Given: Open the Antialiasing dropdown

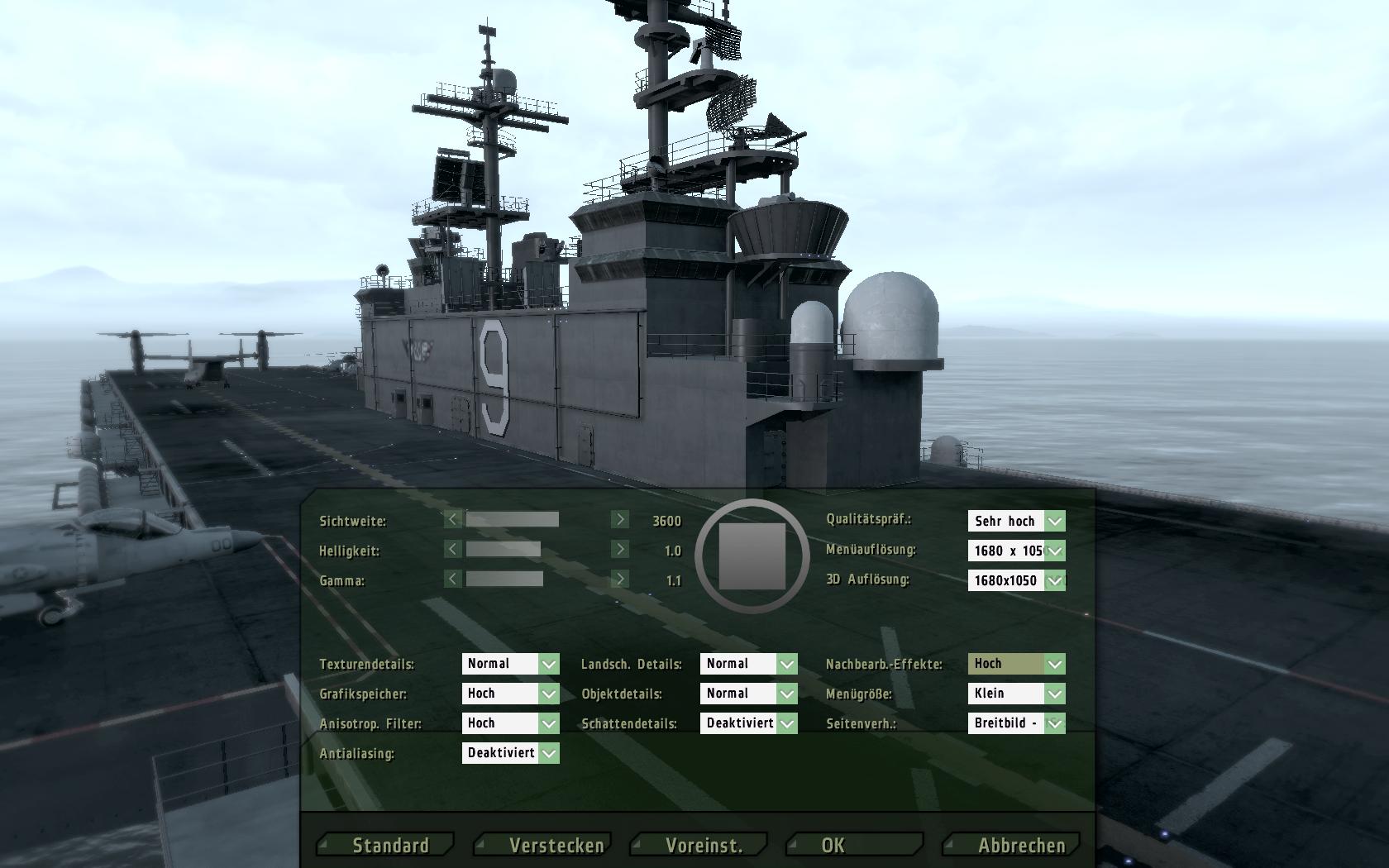Looking at the screenshot, I should 548,753.
